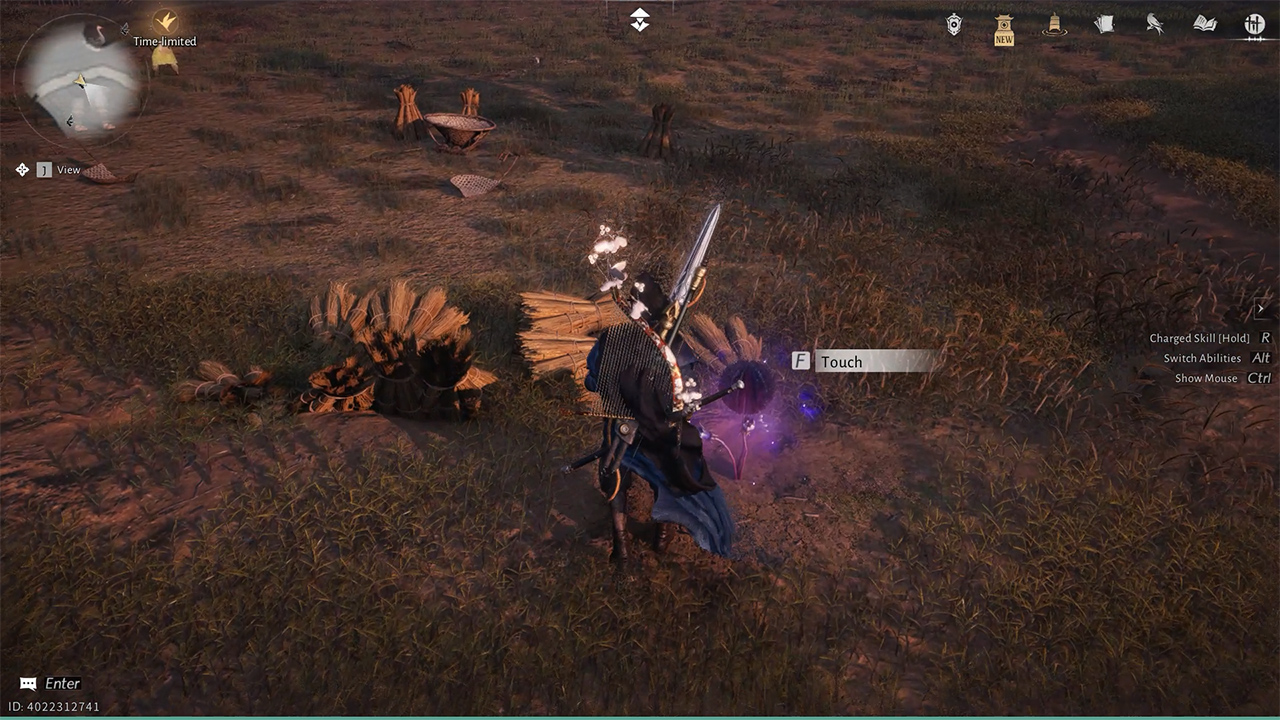
Task: Open the Time-limited event icon
Action: 165,22
